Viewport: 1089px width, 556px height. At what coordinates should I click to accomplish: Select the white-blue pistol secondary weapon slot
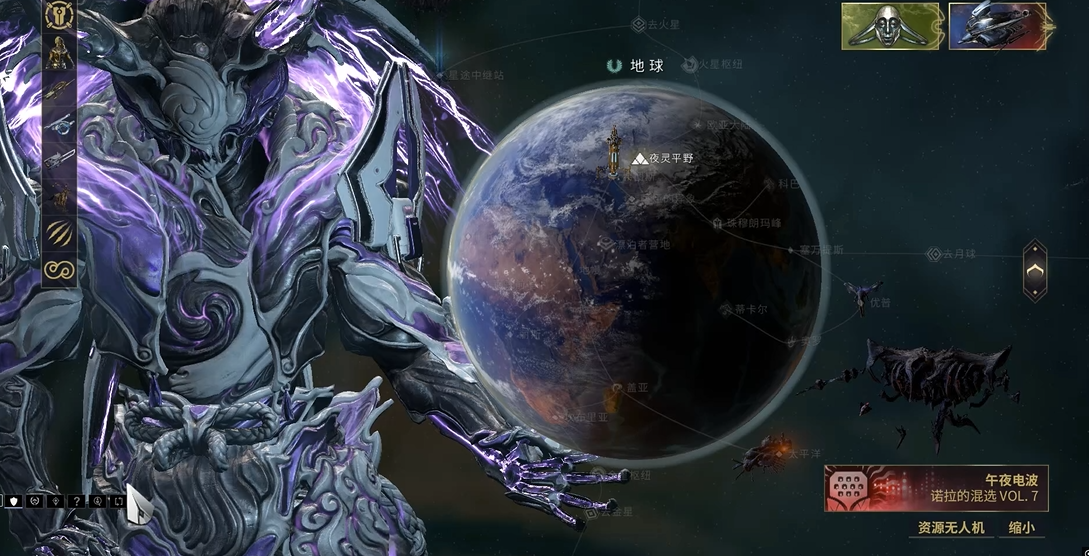[60, 125]
